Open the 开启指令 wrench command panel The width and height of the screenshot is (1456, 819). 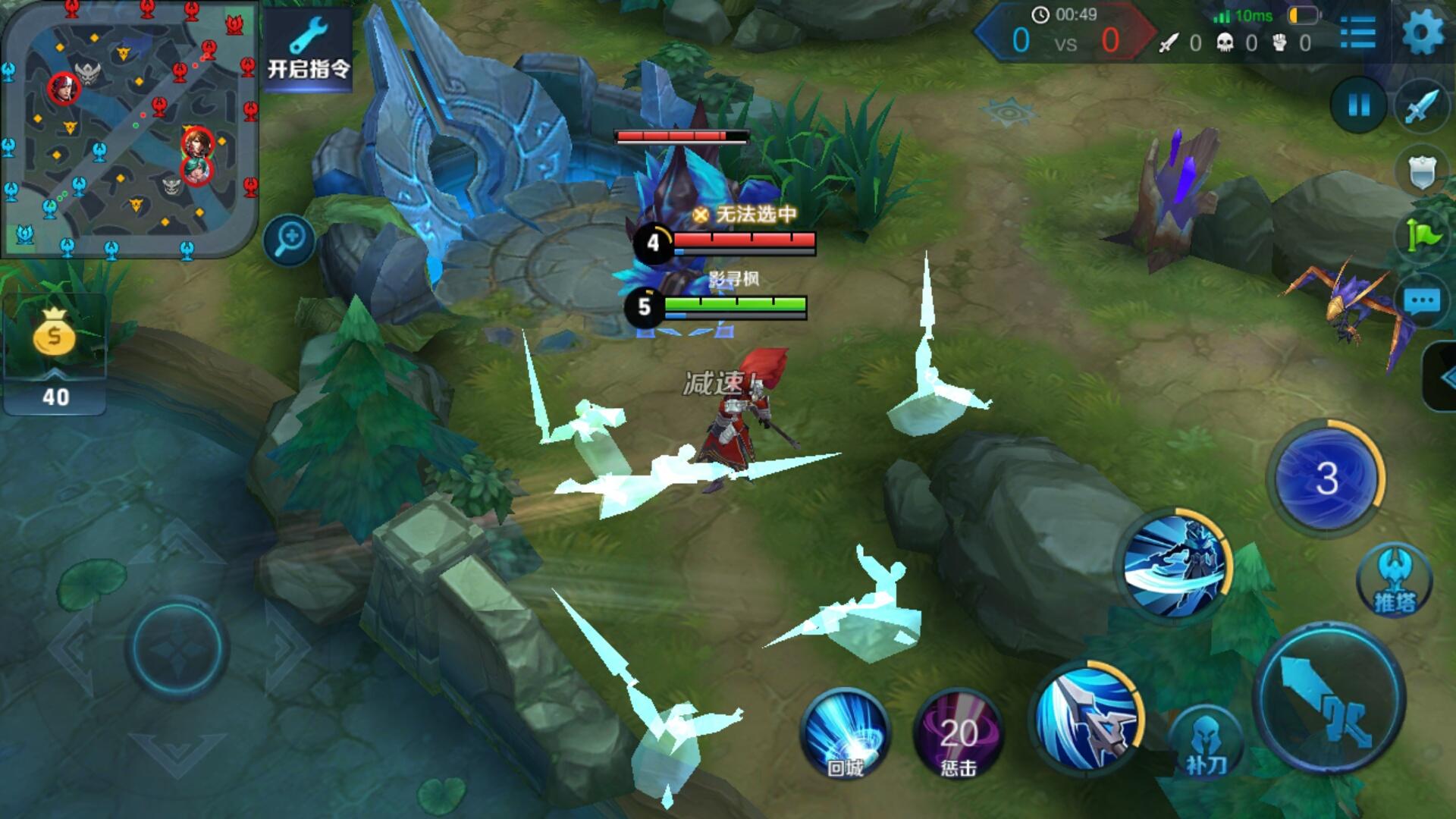(x=309, y=49)
